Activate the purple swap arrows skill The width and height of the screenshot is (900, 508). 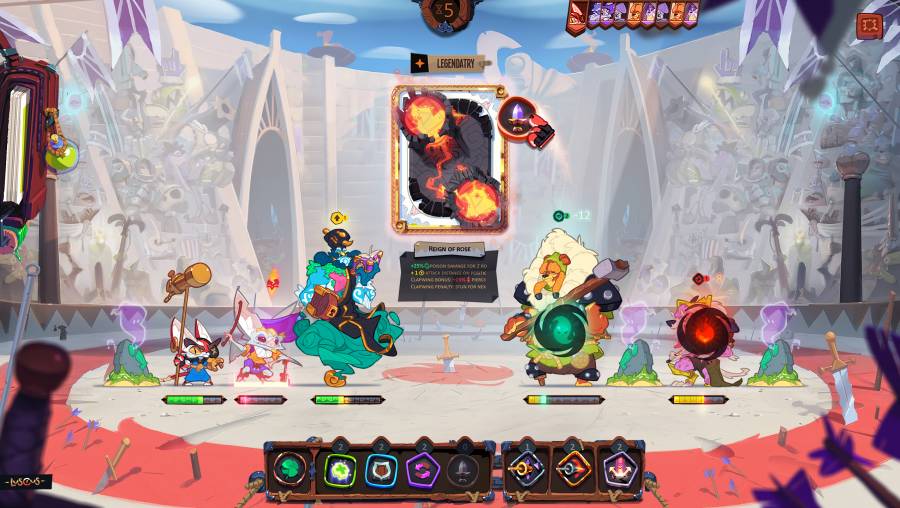(x=423, y=469)
